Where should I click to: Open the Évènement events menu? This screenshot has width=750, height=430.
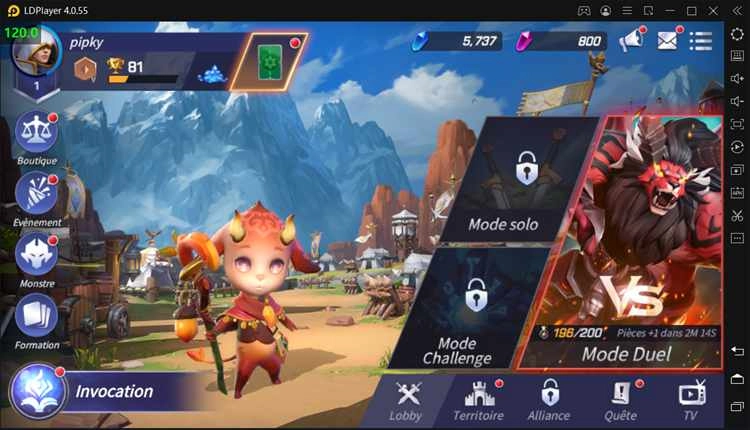click(37, 194)
